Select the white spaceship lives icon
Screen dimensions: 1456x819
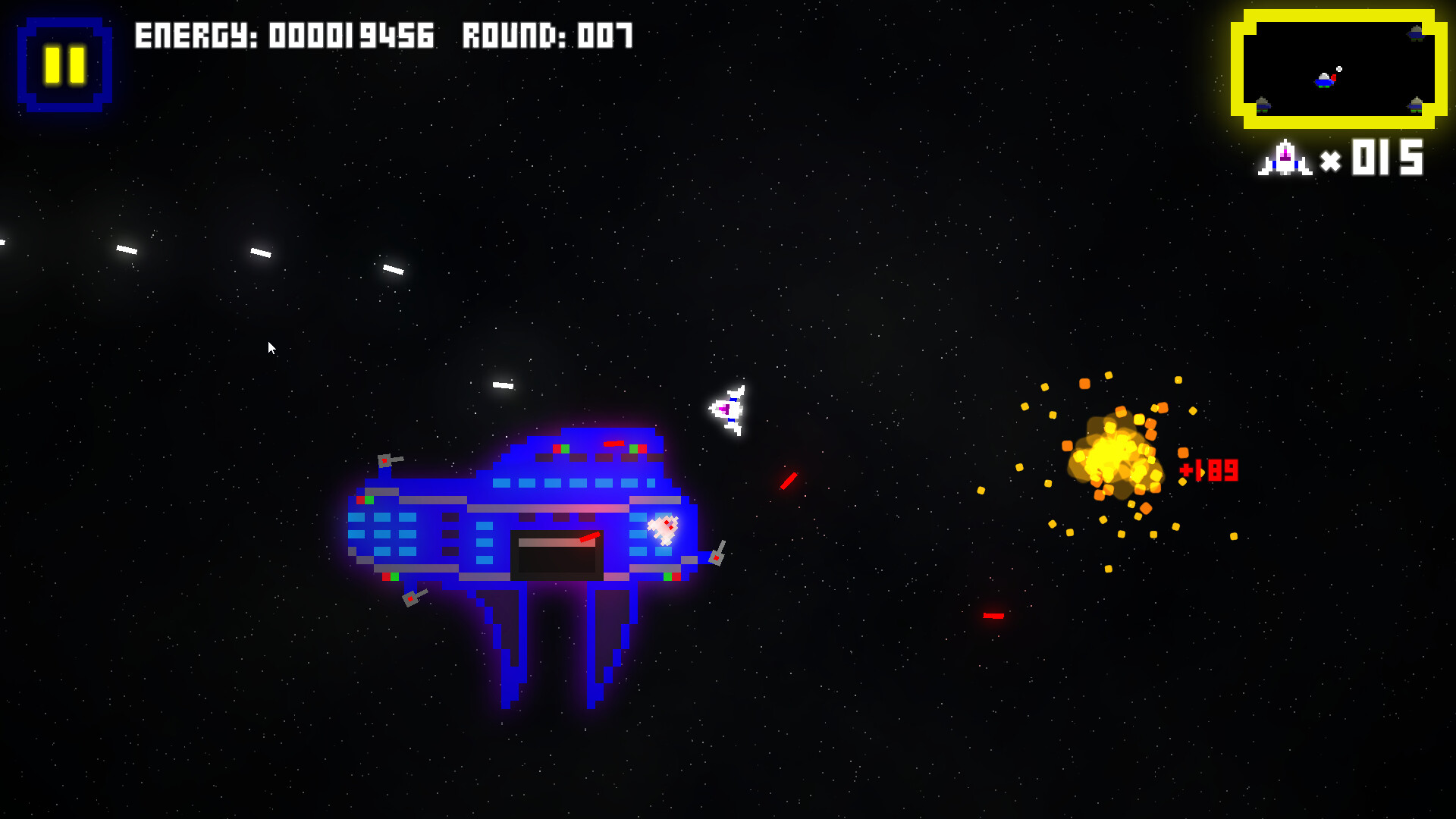1284,155
